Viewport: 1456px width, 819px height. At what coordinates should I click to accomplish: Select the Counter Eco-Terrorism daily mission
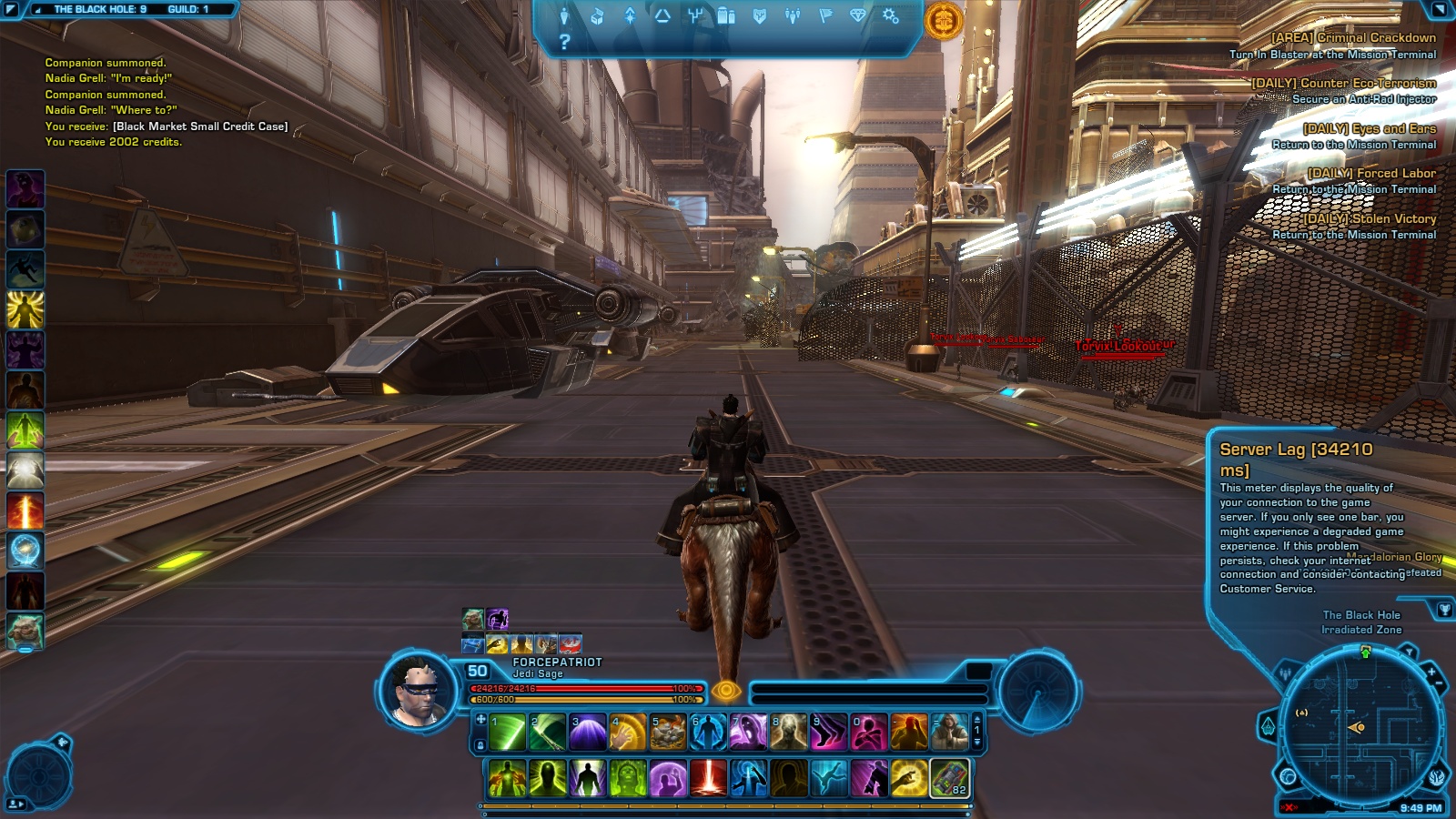pyautogui.click(x=1343, y=83)
